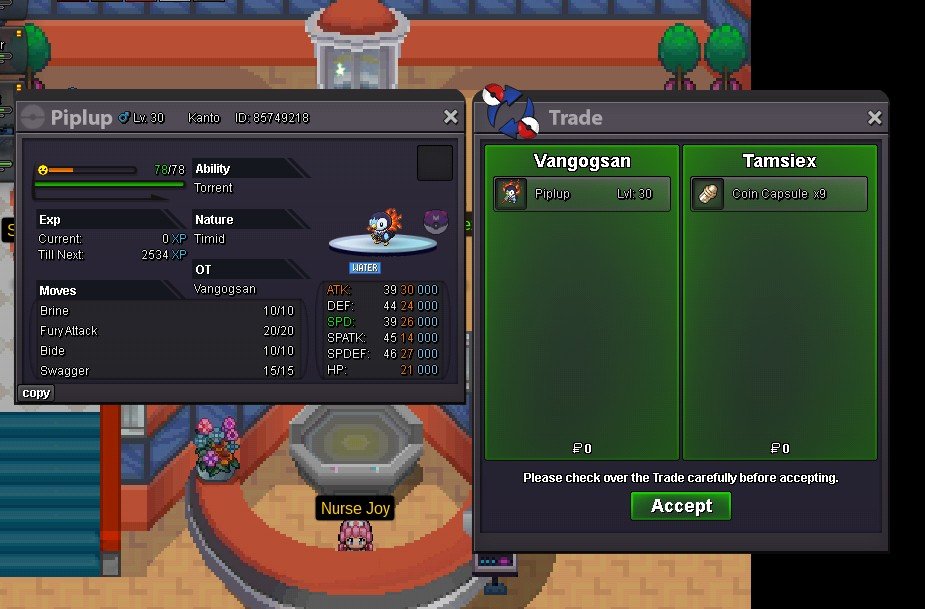
Task: Click the empty held item slot
Action: point(435,163)
